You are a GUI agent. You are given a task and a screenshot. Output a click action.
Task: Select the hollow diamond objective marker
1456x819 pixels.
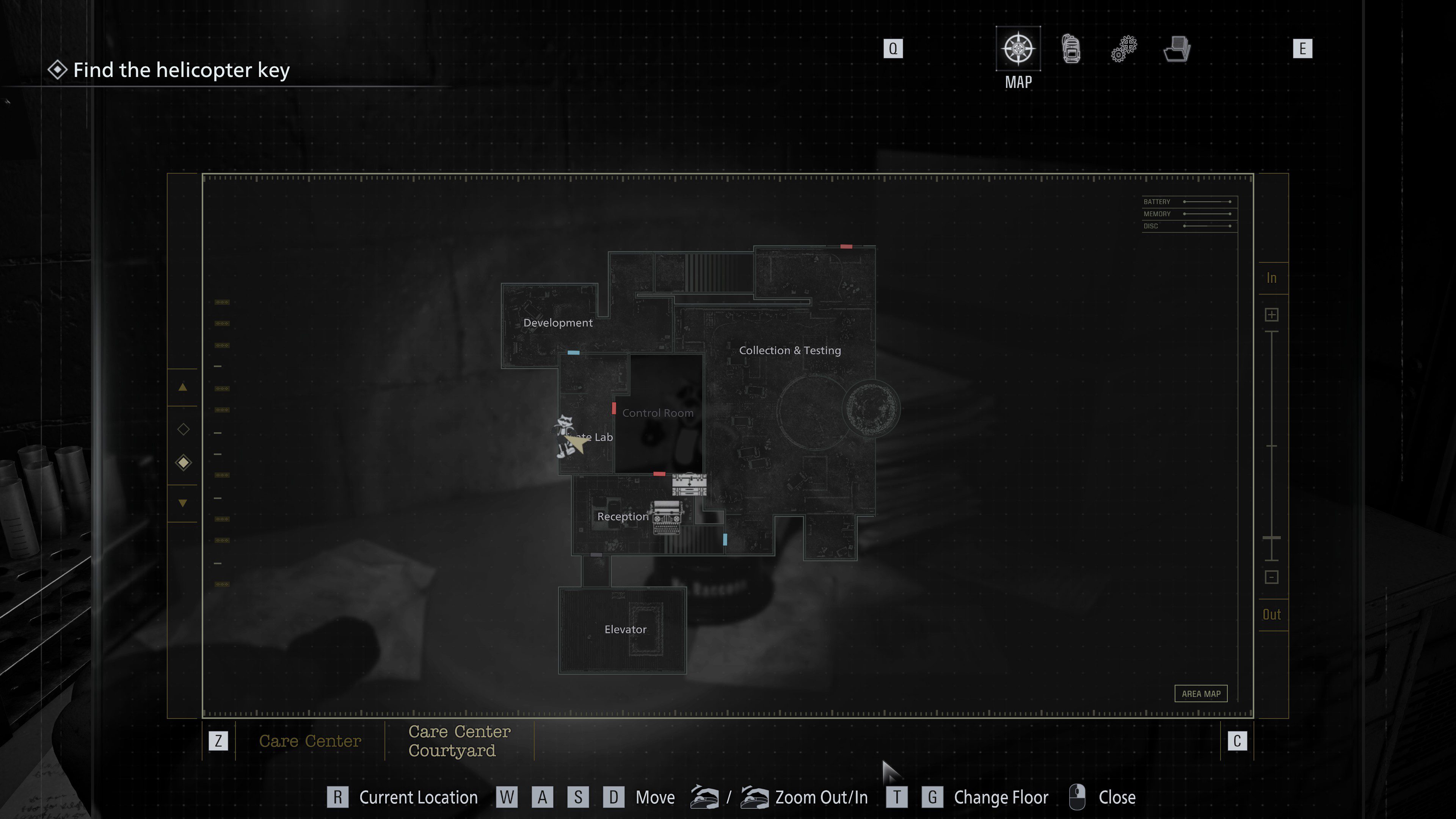(182, 430)
